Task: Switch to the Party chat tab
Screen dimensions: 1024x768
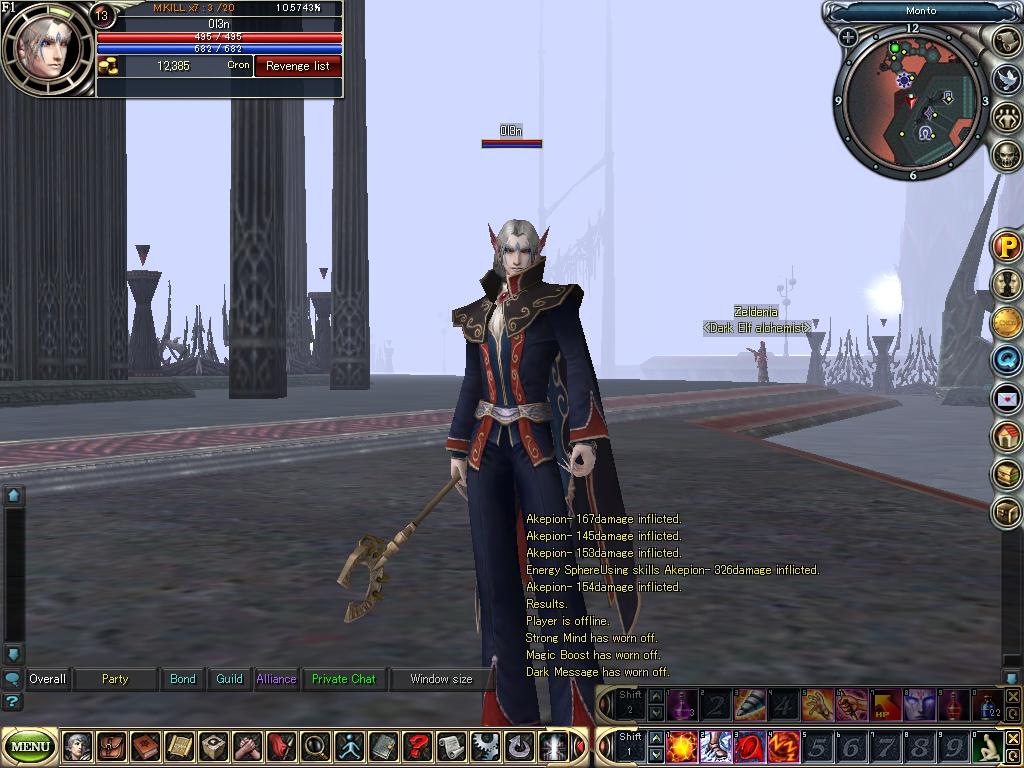Action: [x=115, y=679]
